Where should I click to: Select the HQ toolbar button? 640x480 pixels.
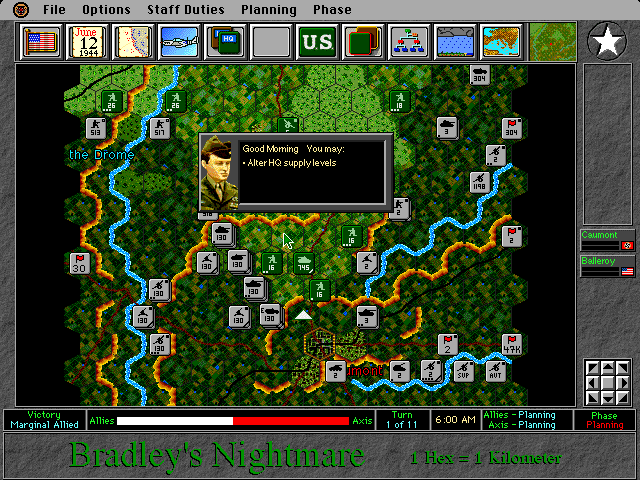click(x=224, y=42)
